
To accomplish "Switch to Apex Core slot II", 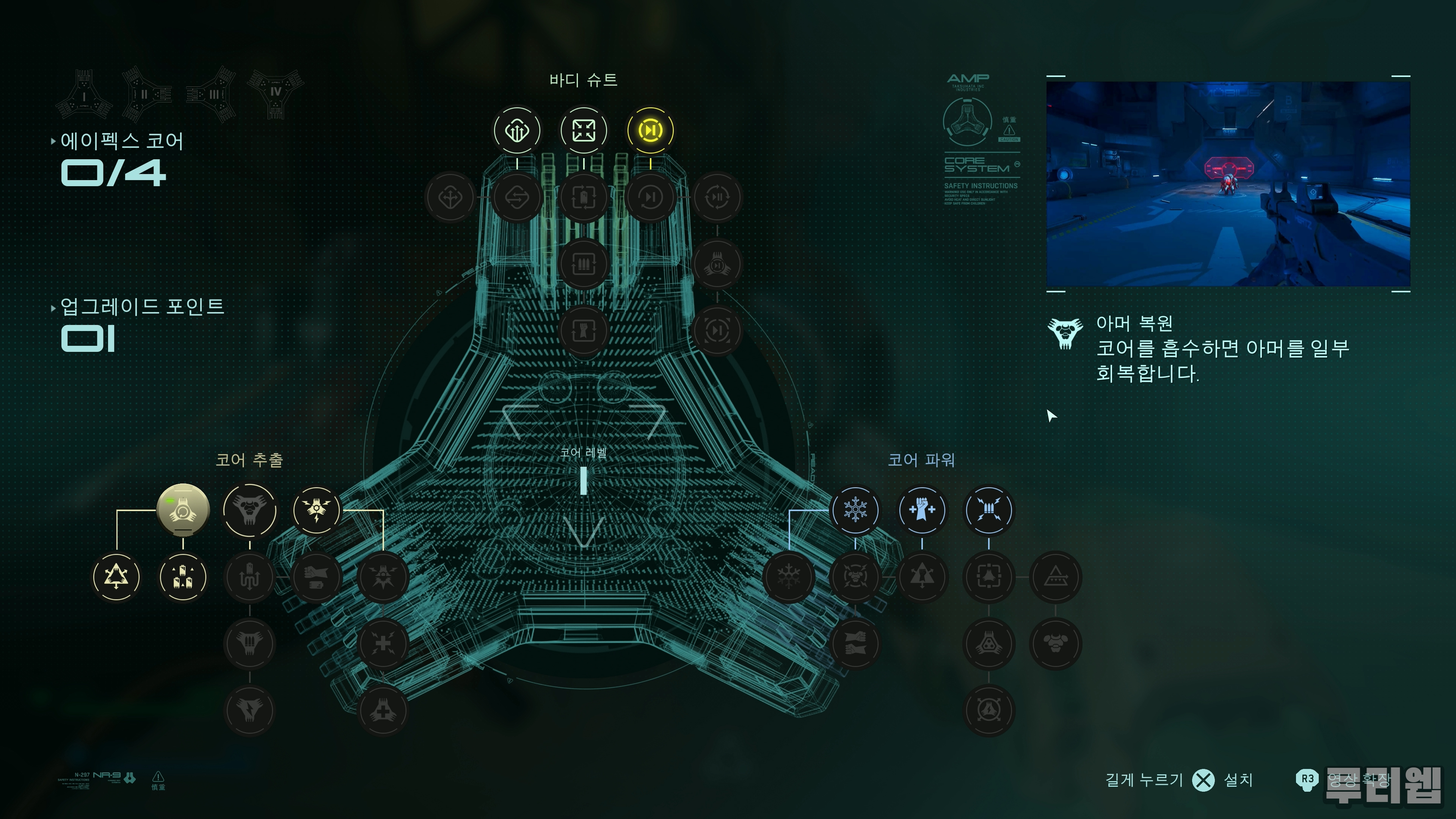I will pyautogui.click(x=146, y=94).
